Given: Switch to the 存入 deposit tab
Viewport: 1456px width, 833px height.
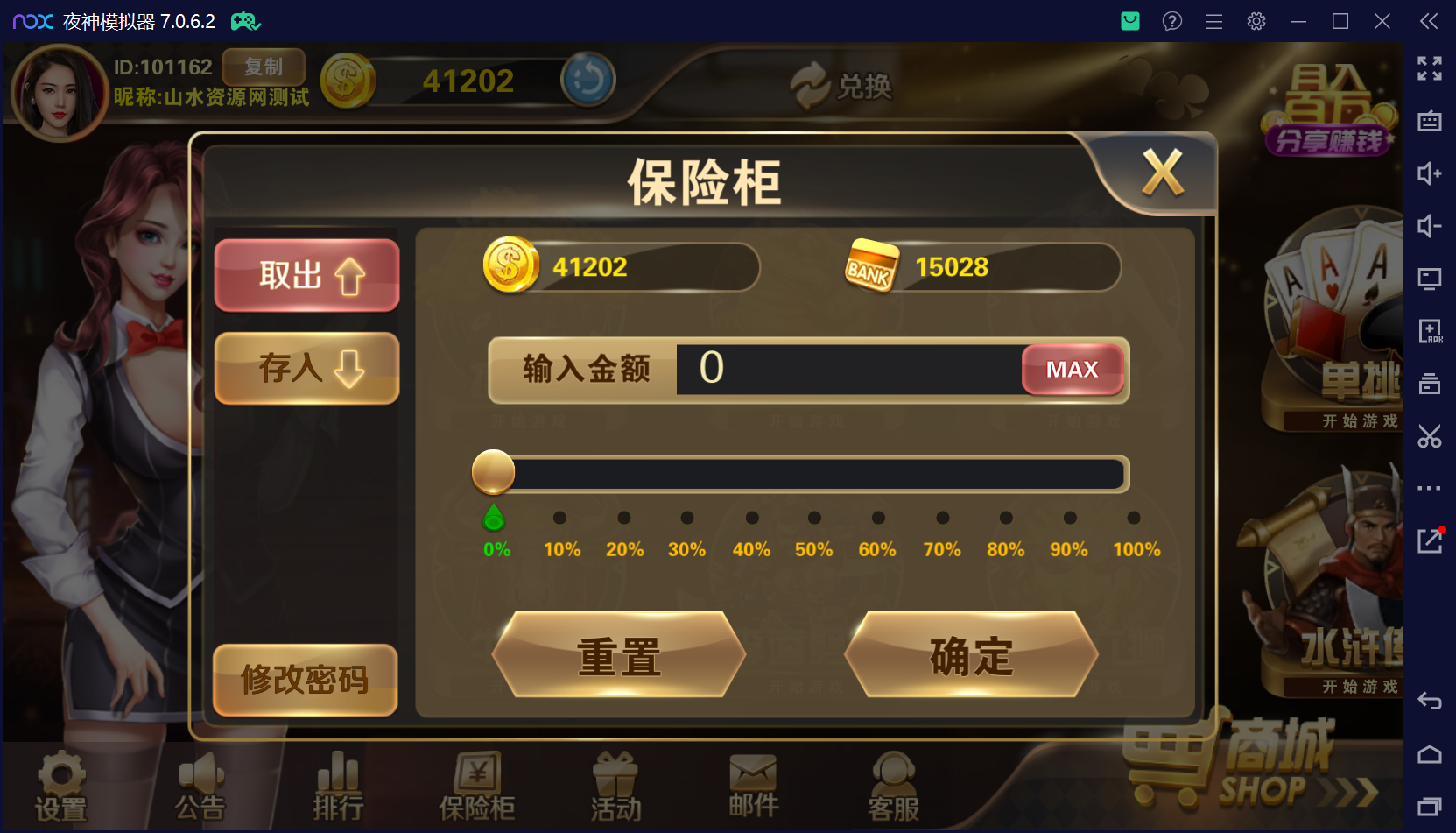Looking at the screenshot, I should pos(306,369).
